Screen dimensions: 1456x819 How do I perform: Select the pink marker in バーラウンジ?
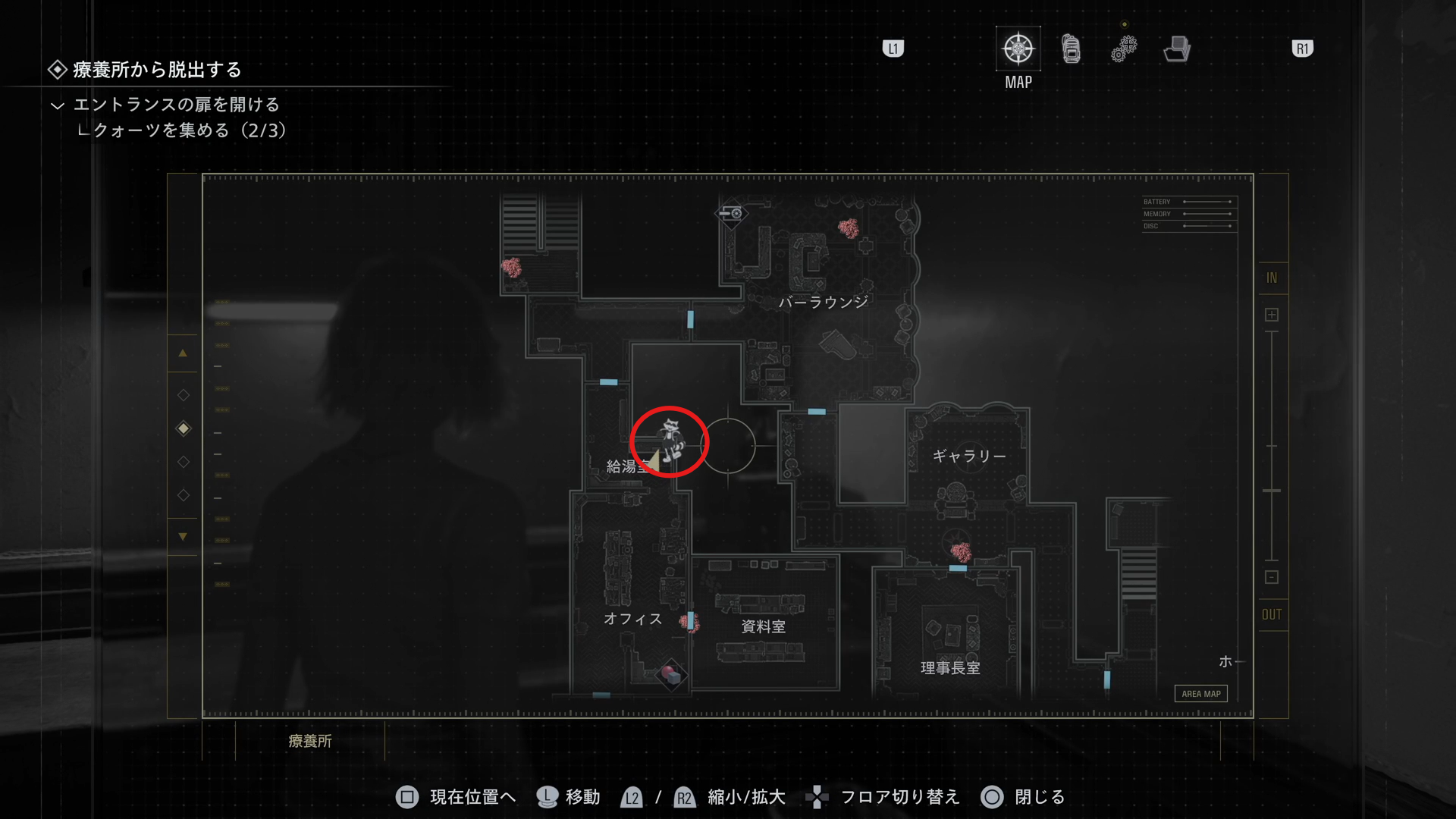(x=849, y=227)
